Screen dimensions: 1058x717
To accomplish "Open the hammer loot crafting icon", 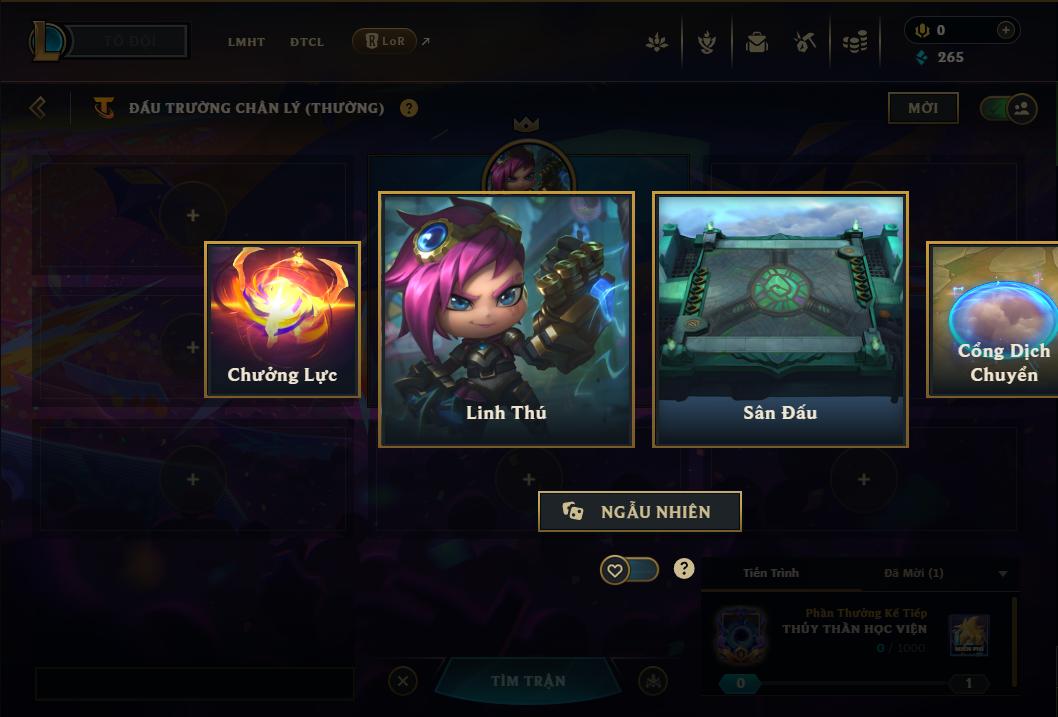I will click(805, 42).
